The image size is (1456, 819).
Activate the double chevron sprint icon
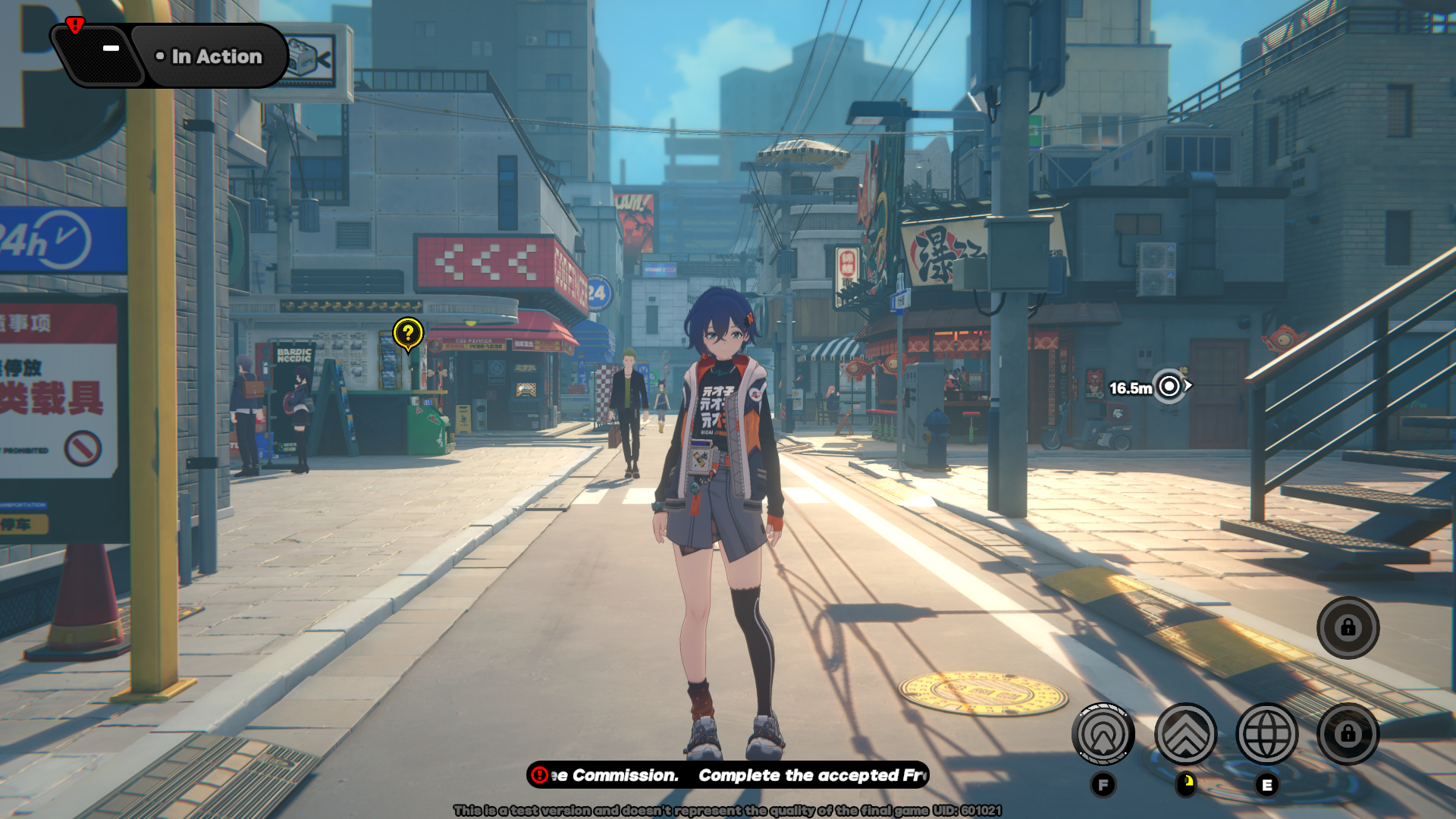coord(1185,734)
